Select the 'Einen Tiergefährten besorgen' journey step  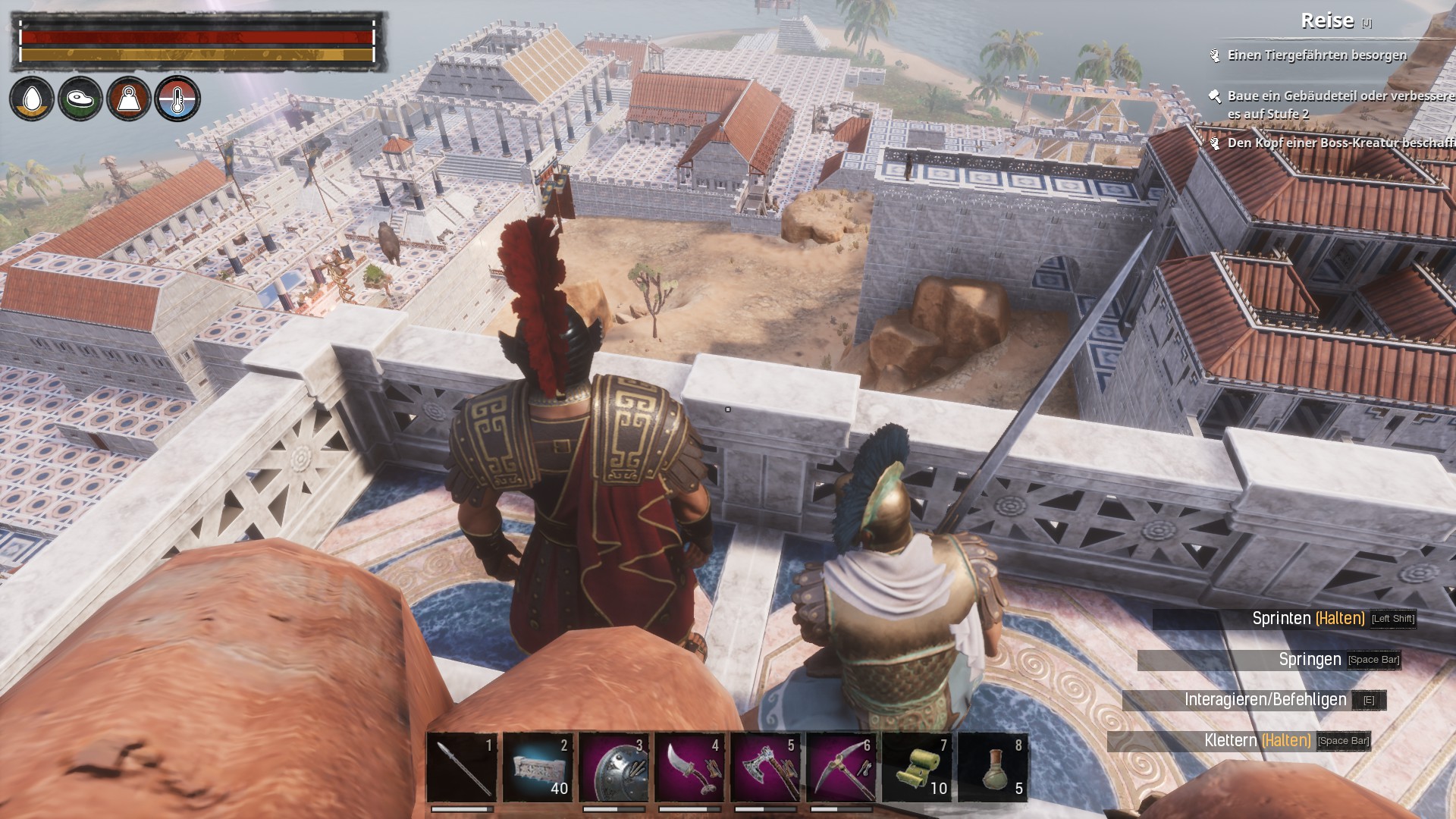(x=1316, y=55)
